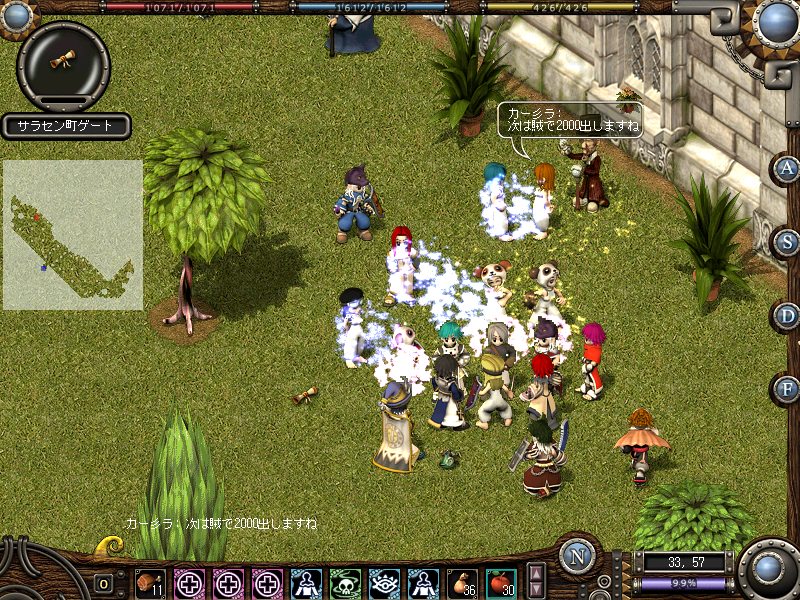
Task: Use the potion pouch with count 36
Action: pyautogui.click(x=461, y=583)
